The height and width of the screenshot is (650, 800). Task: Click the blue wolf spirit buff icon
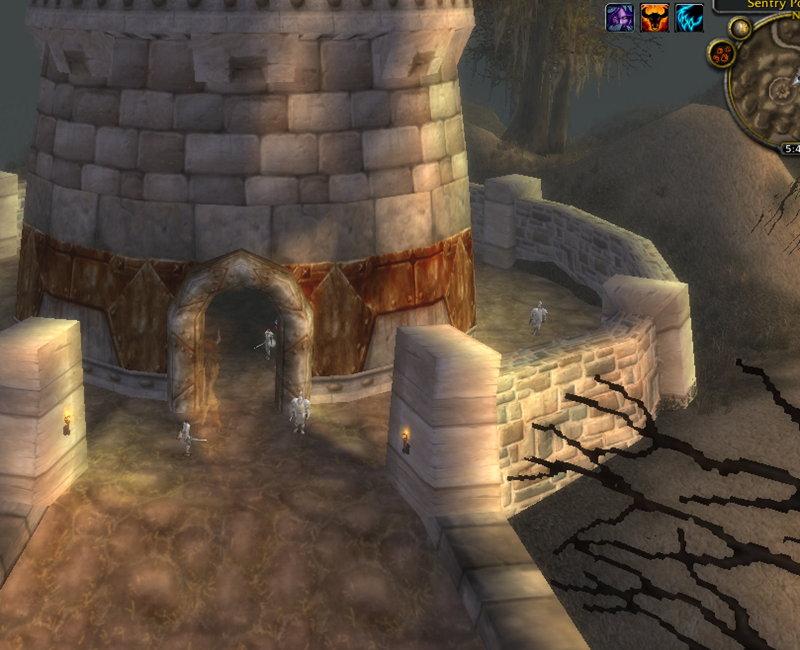(688, 17)
